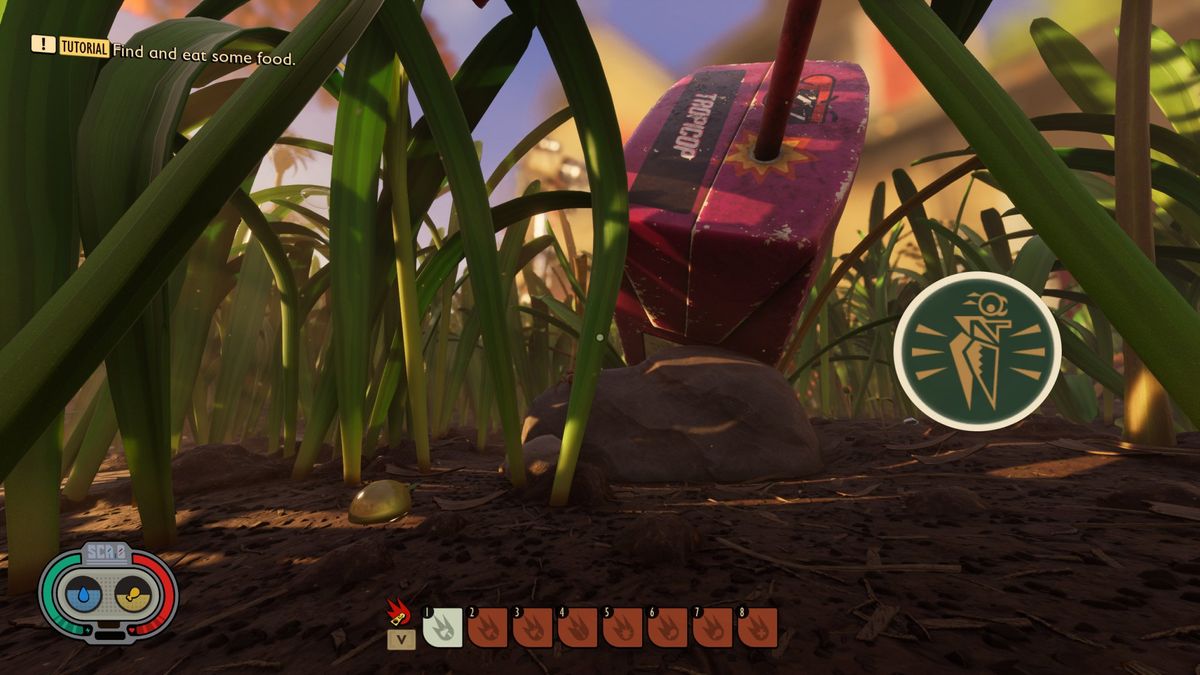Choose hotbar slot number 2

point(488,628)
